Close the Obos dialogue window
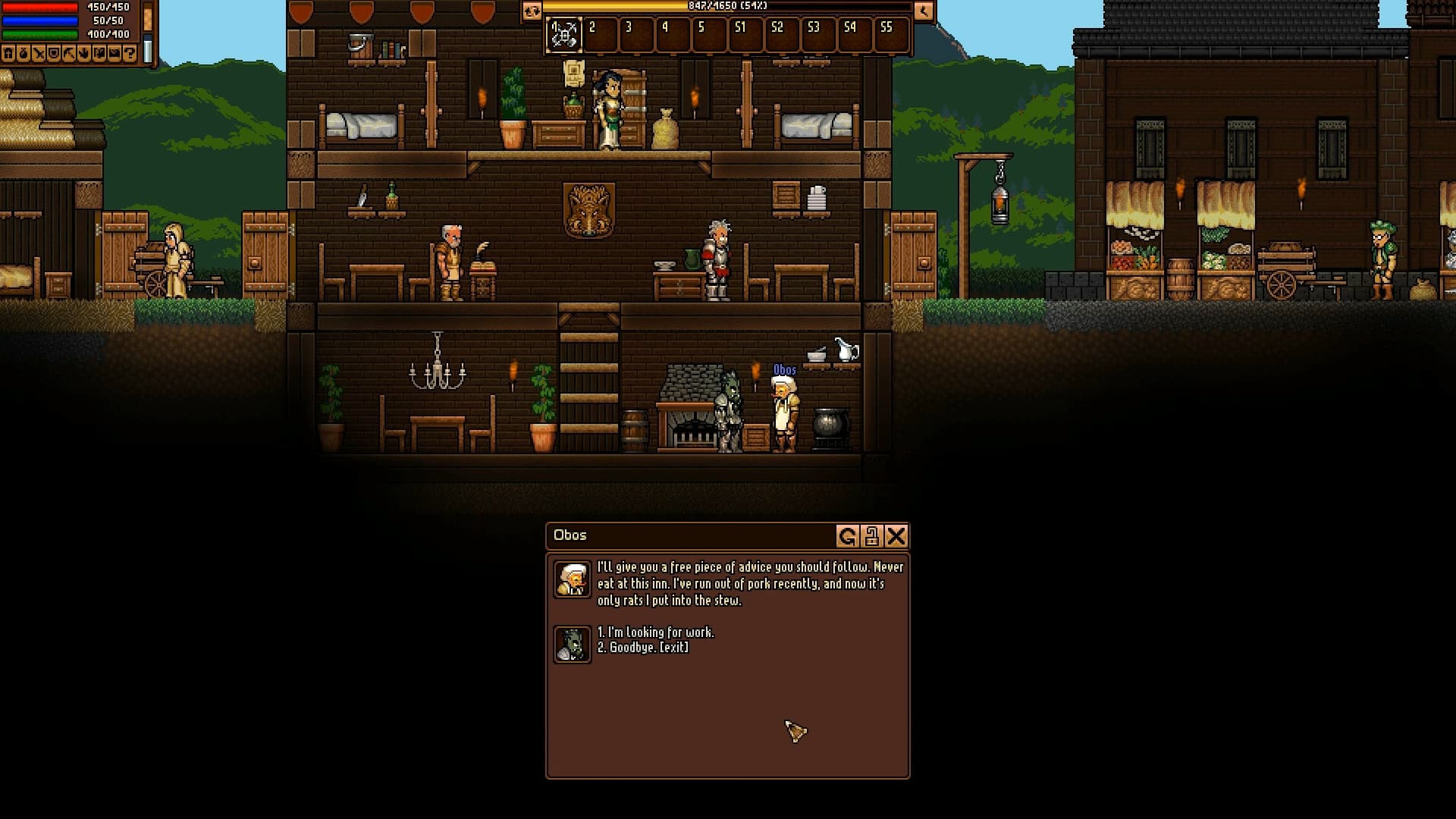Viewport: 1456px width, 819px height. click(x=896, y=537)
